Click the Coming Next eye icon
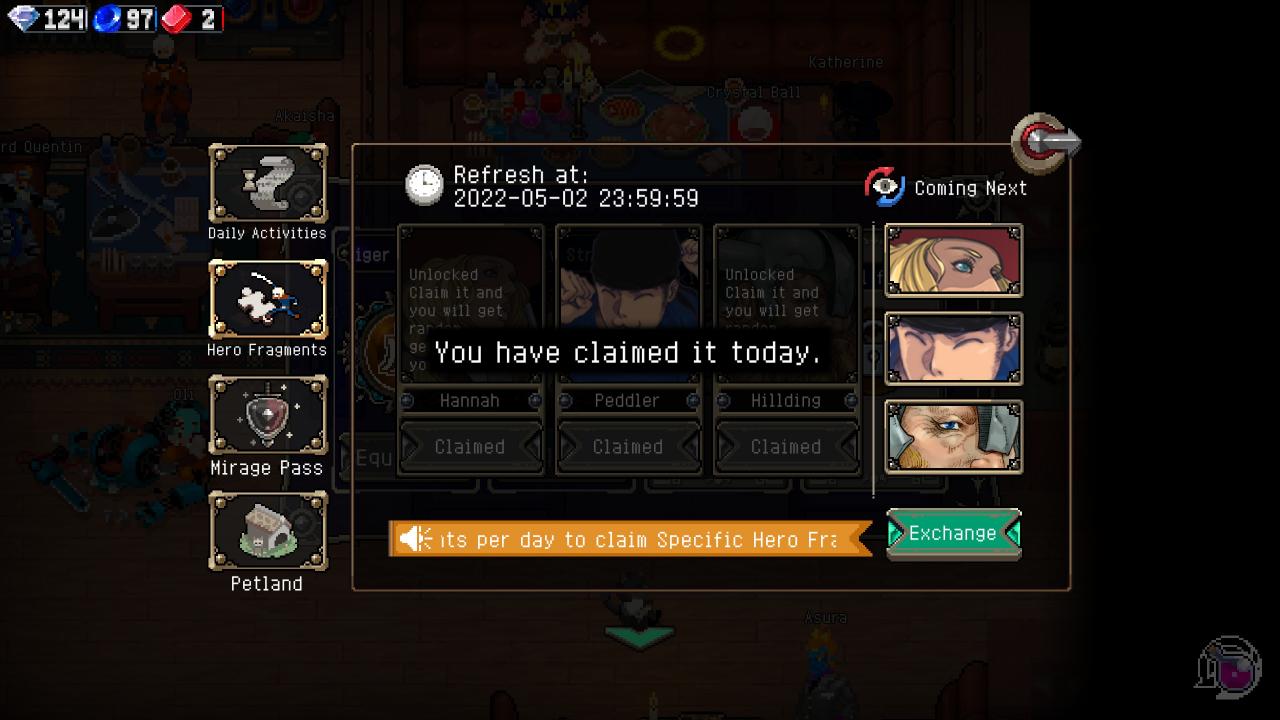 (884, 187)
